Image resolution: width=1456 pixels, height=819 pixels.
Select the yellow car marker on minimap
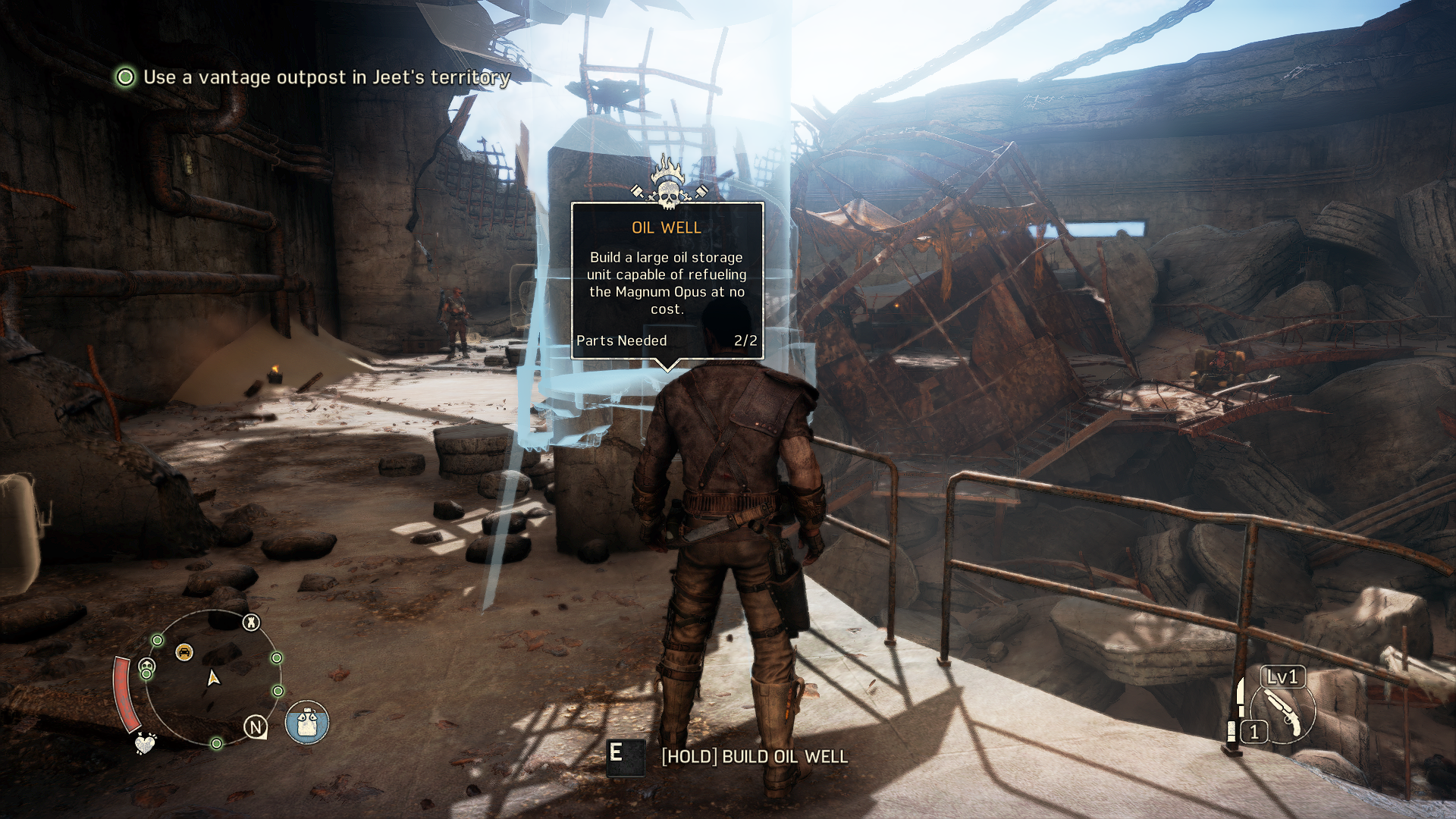184,651
